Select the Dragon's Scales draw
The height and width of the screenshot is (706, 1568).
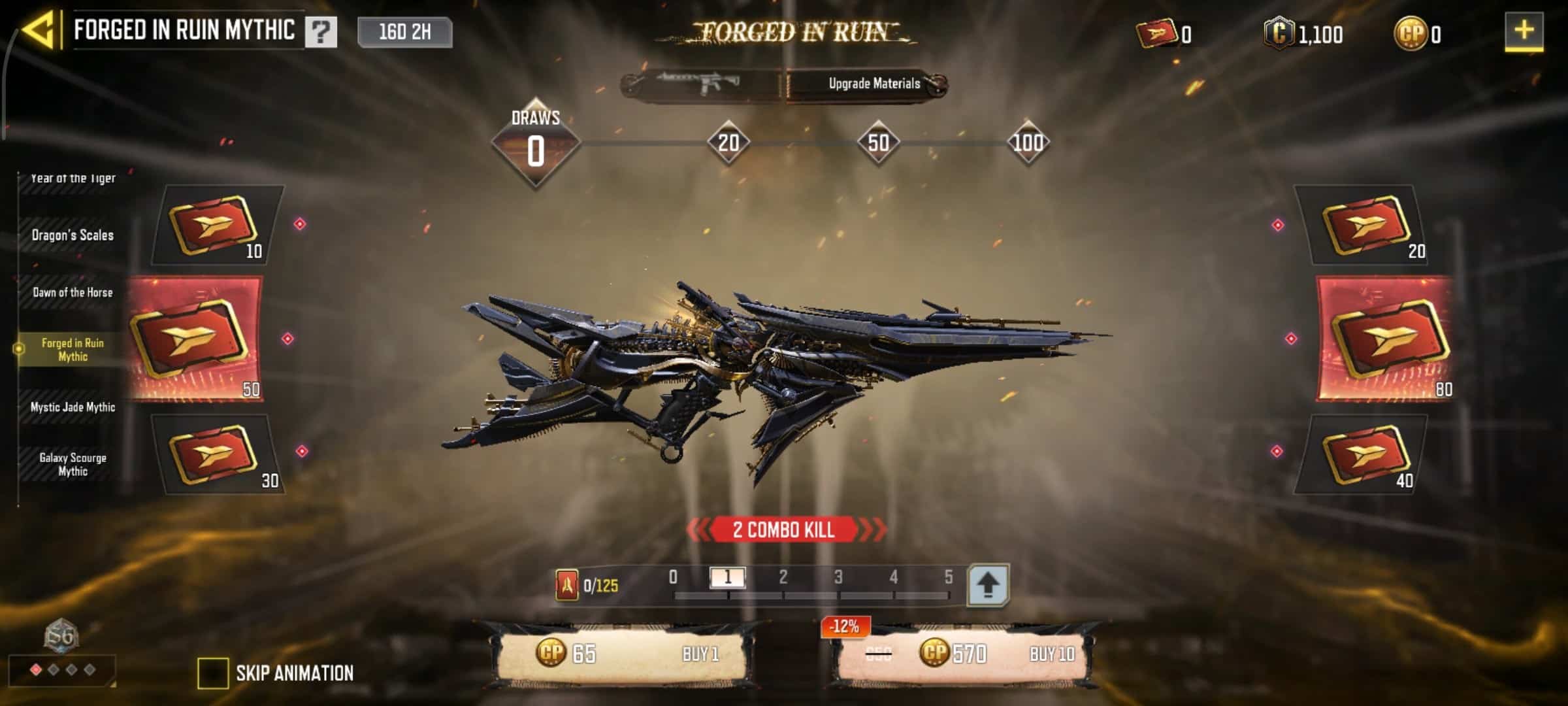coord(73,235)
